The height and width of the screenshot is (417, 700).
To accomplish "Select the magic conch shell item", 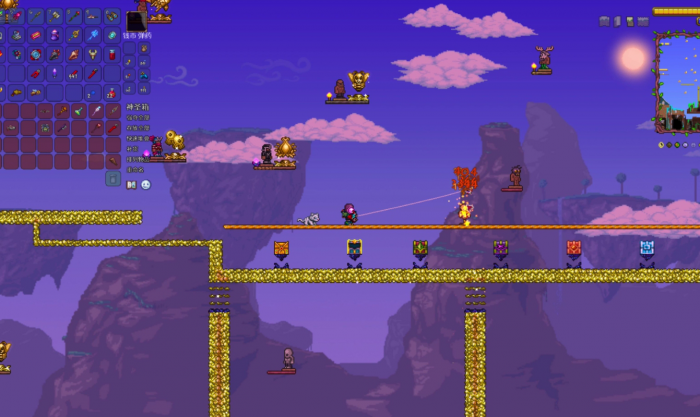I will (x=74, y=55).
